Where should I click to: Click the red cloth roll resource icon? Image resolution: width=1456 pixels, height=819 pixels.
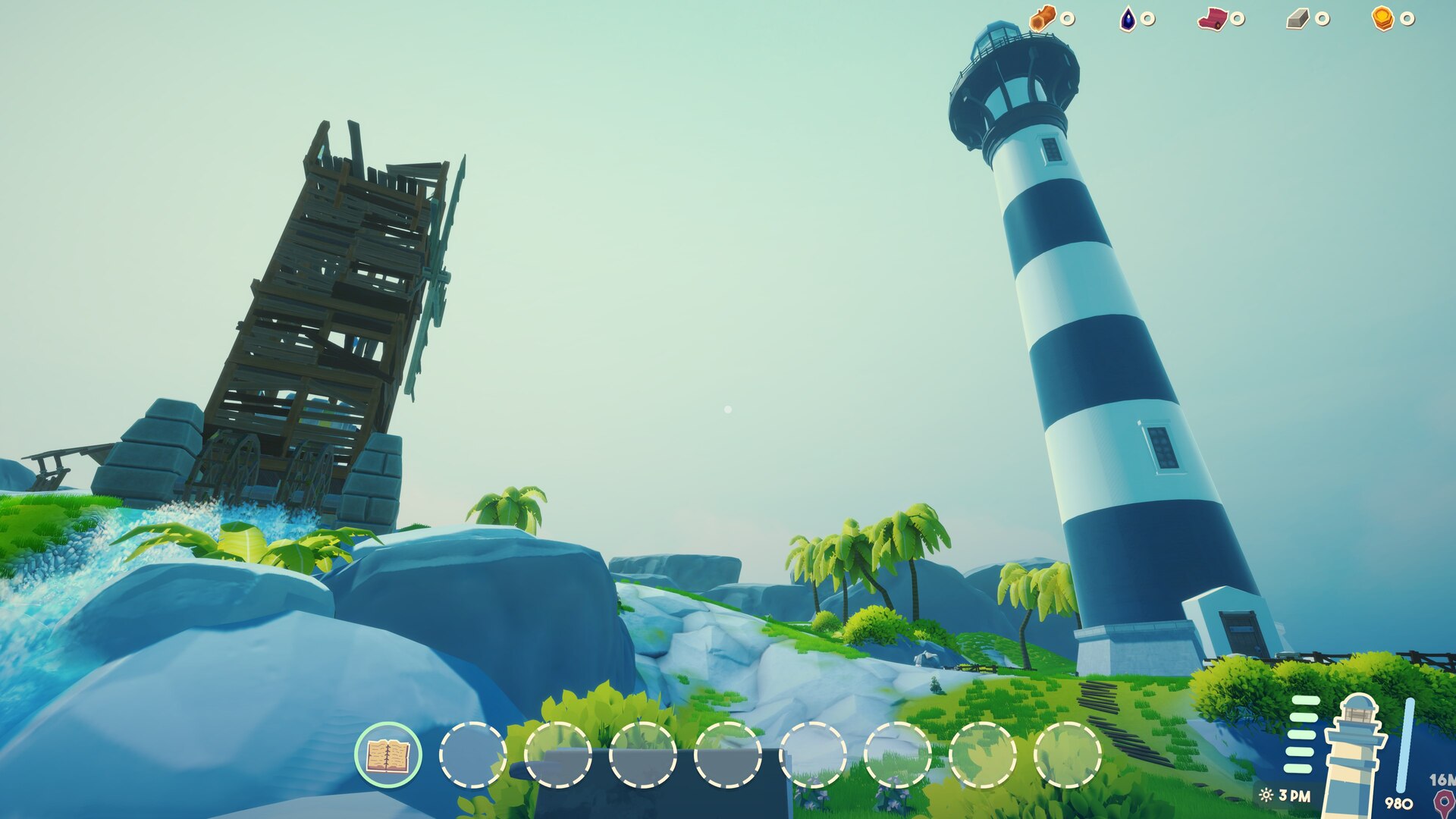pyautogui.click(x=1212, y=19)
